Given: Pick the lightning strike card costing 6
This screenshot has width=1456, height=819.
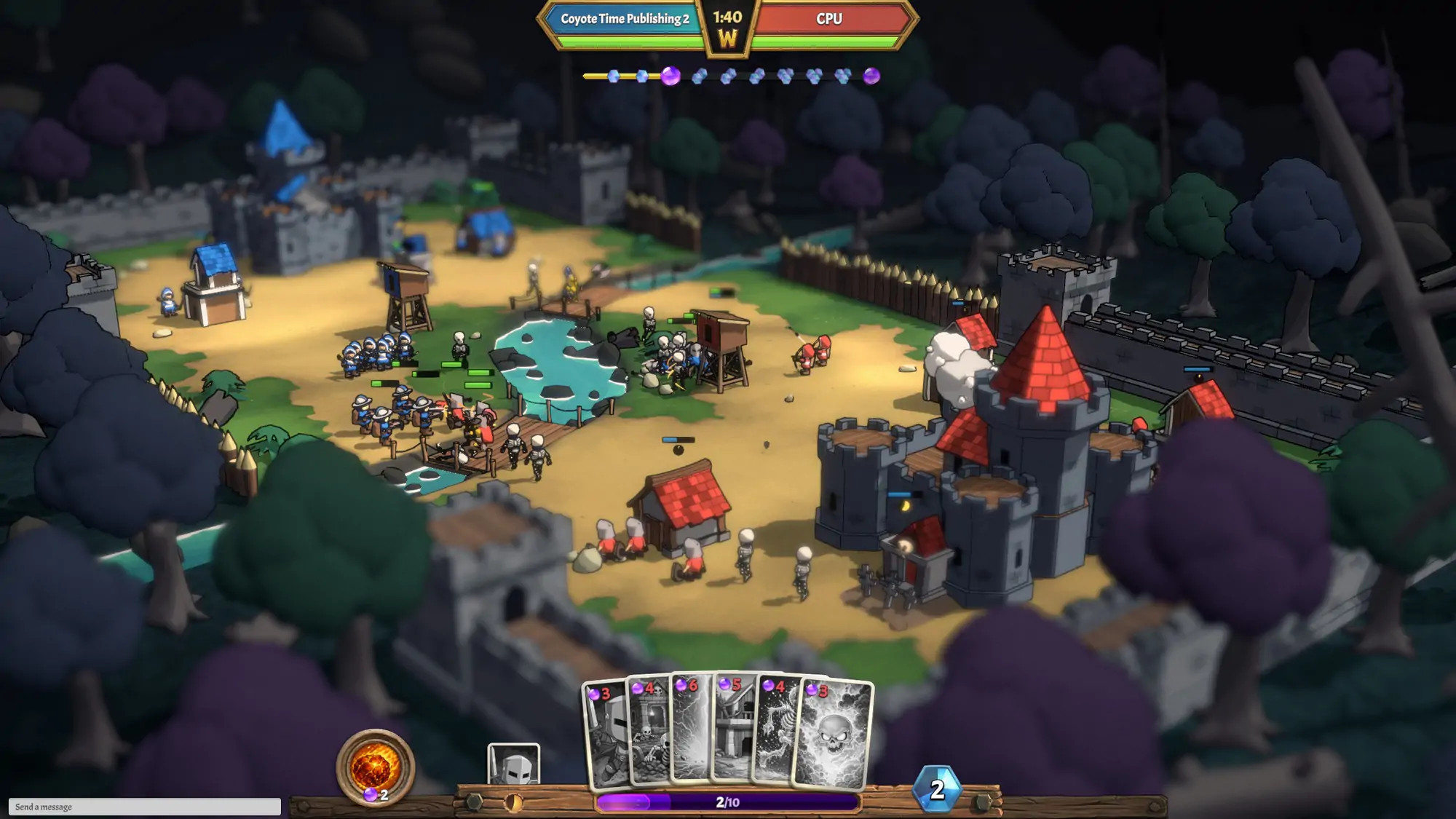Looking at the screenshot, I should [690, 728].
